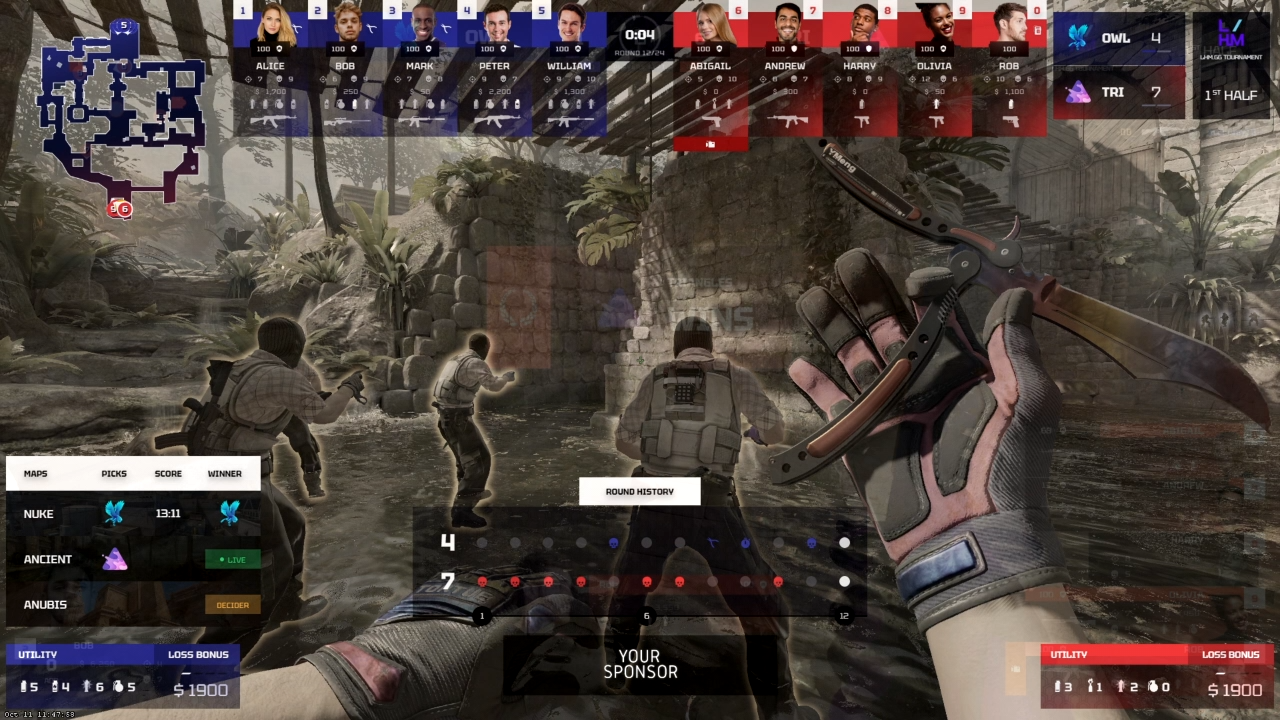Screen dimensions: 1280x720
Task: Spectate Rob from the player bar
Action: [1009, 70]
